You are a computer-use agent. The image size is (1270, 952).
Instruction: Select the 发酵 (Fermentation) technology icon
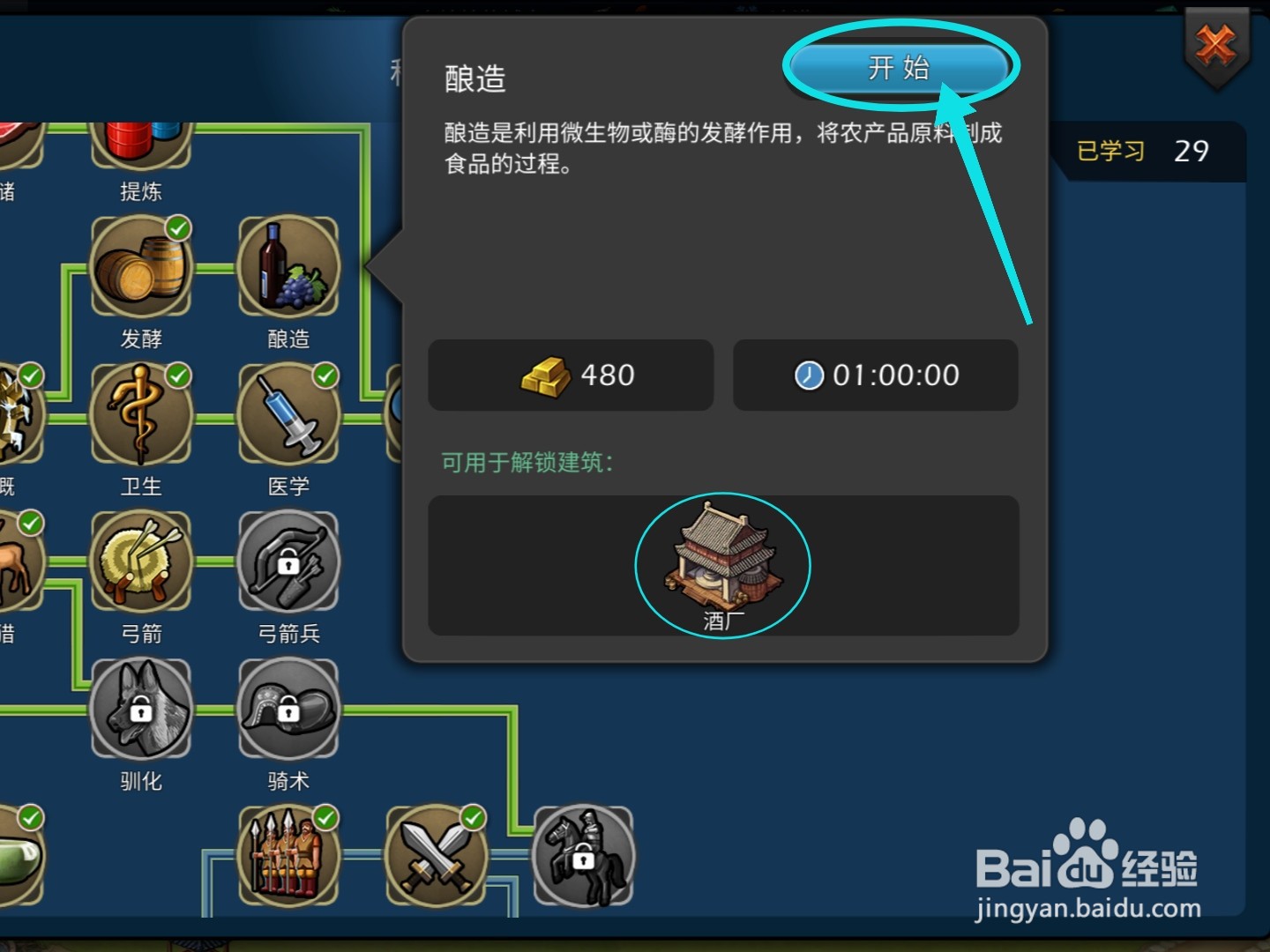pos(141,267)
